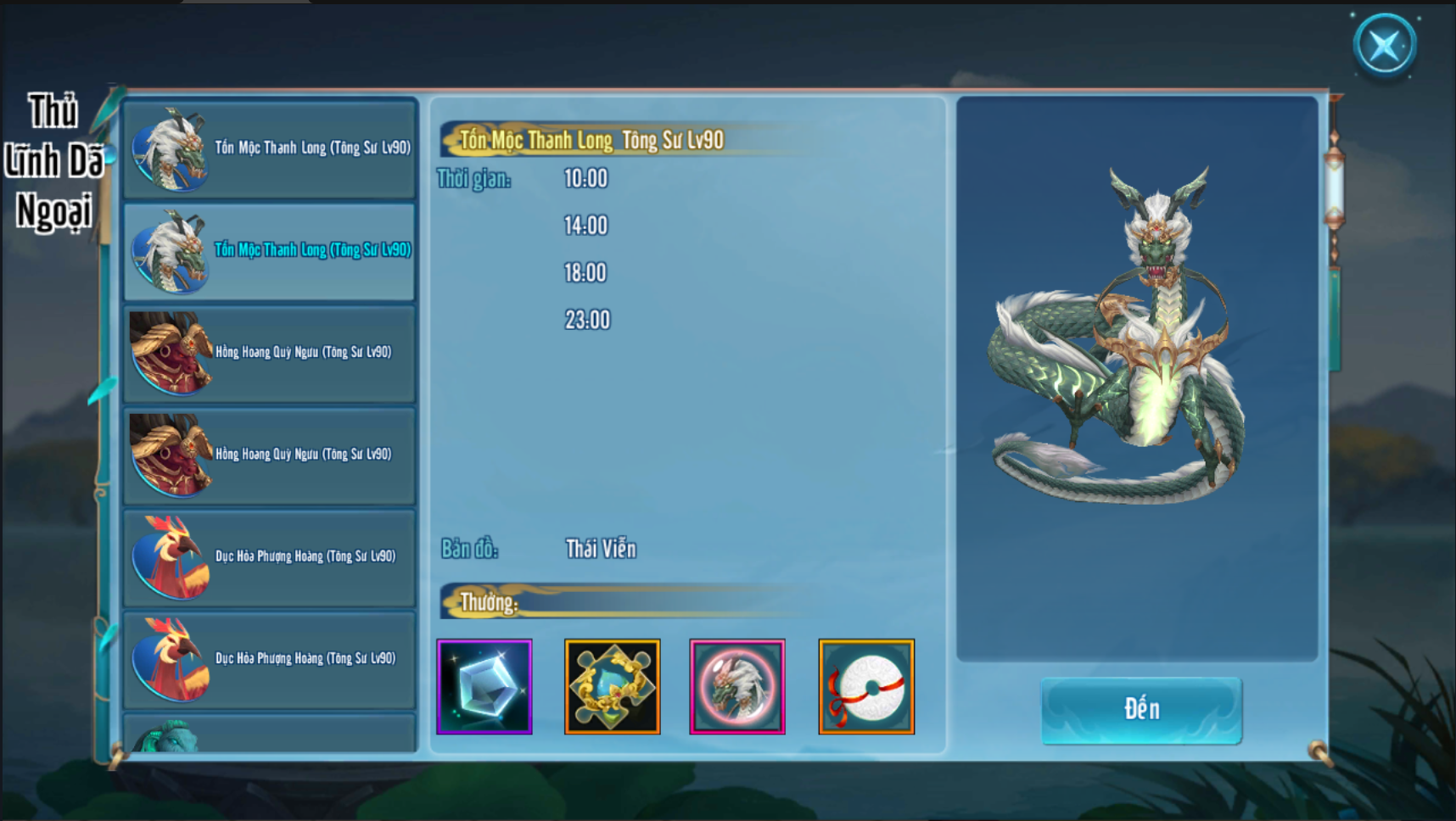View the white jade red ribbon reward
The width and height of the screenshot is (1456, 821).
coord(866,687)
